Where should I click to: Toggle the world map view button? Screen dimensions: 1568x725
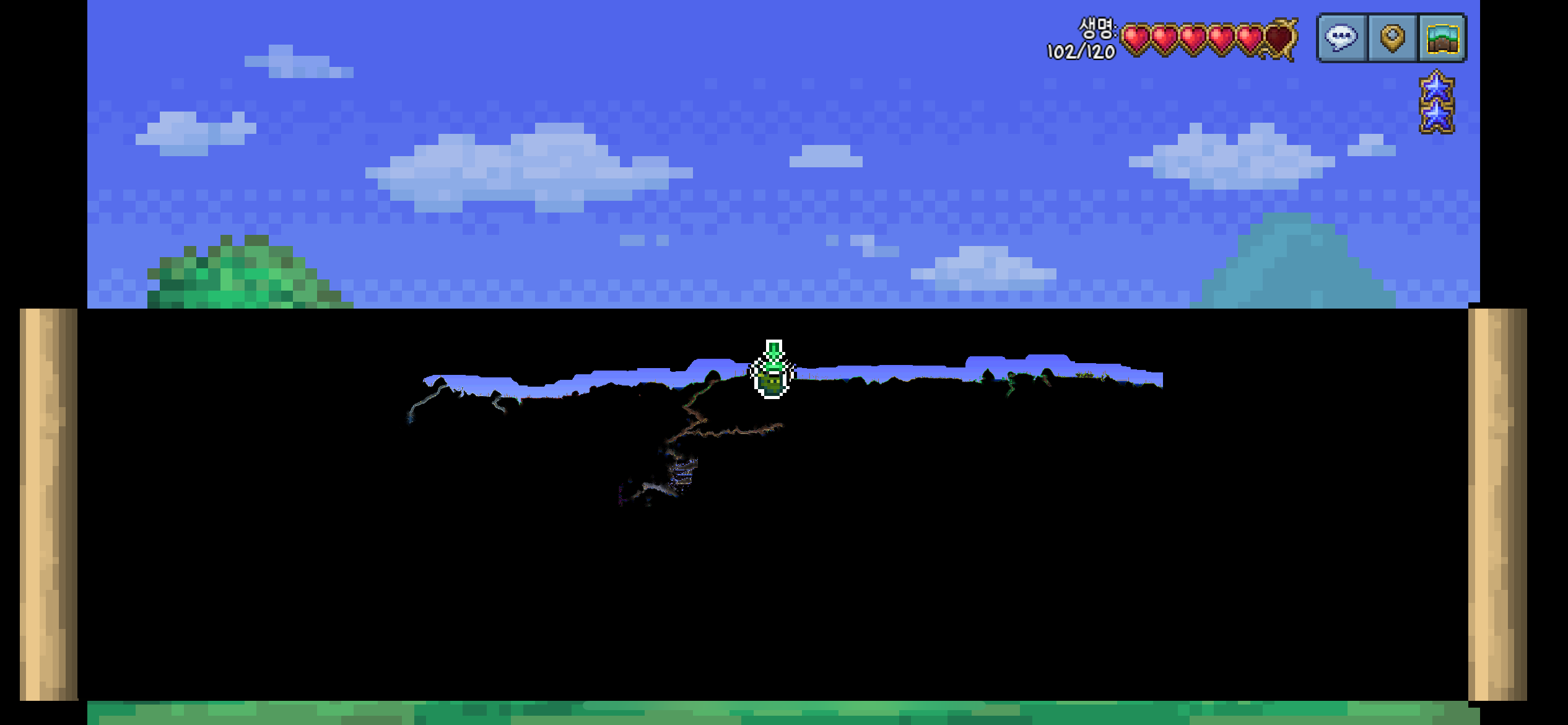point(1442,38)
